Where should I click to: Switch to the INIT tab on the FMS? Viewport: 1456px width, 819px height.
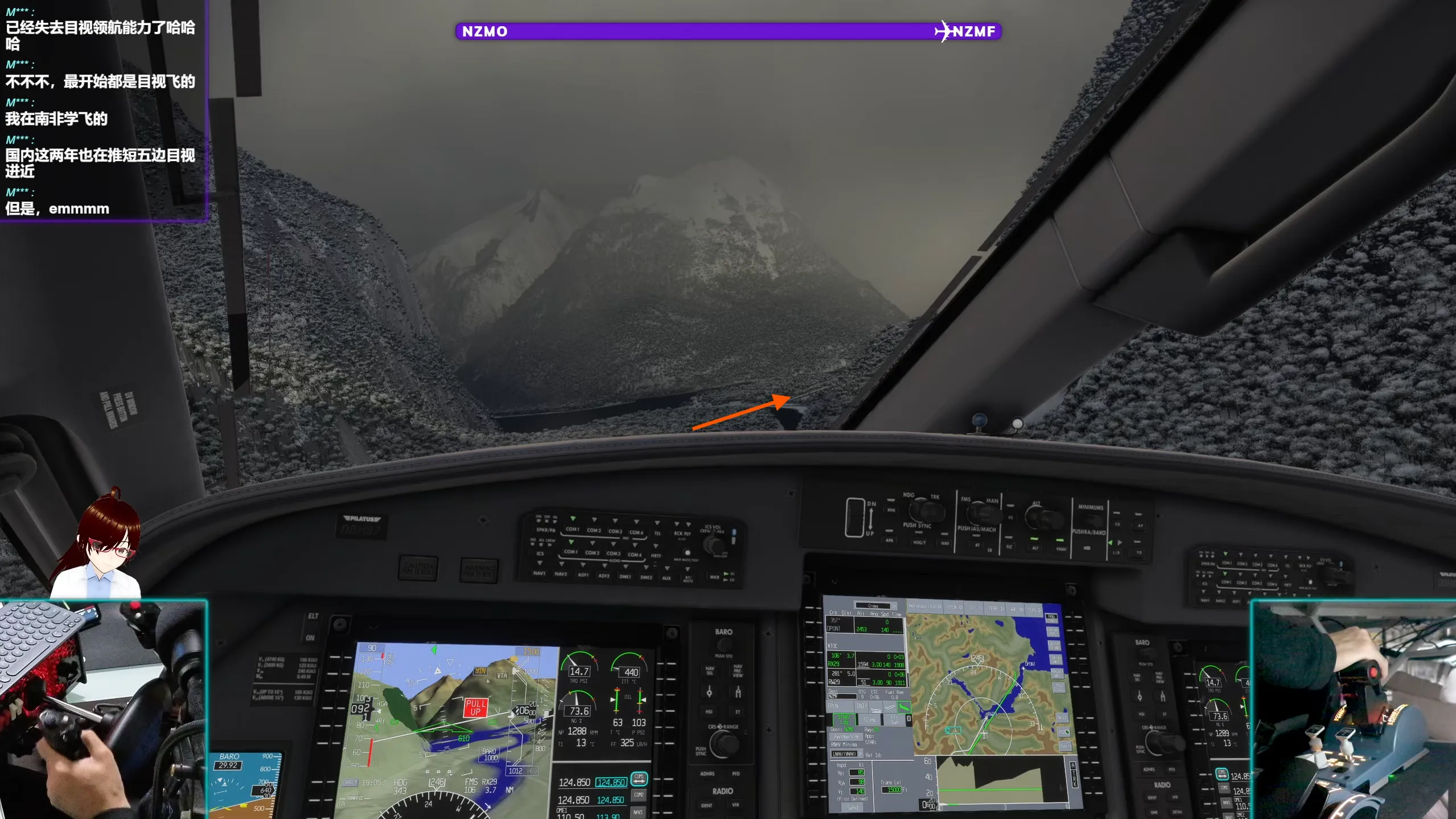tap(861, 706)
